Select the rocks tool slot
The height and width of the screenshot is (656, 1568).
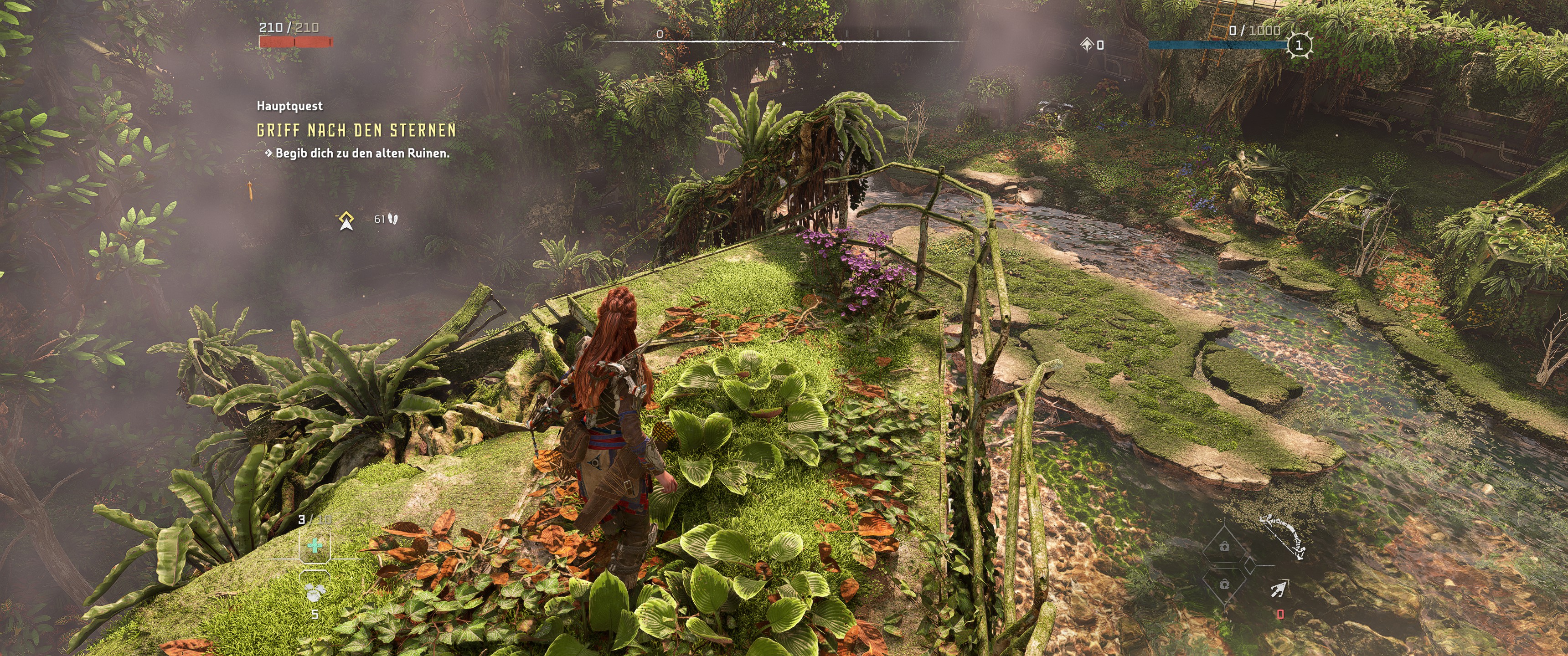pos(315,590)
